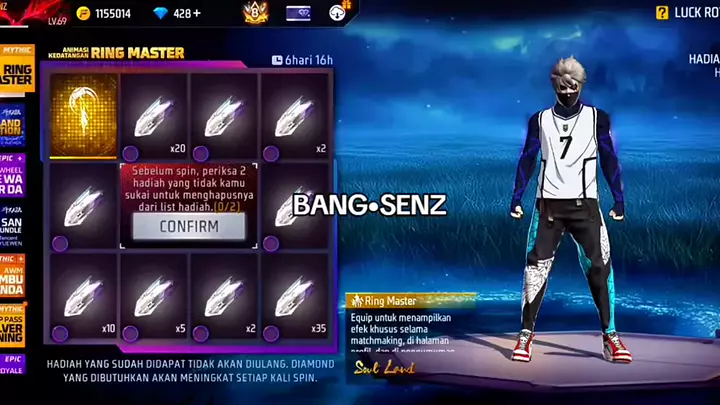This screenshot has width=720, height=405.
Task: Add diamonds using the plus button
Action: (x=196, y=13)
